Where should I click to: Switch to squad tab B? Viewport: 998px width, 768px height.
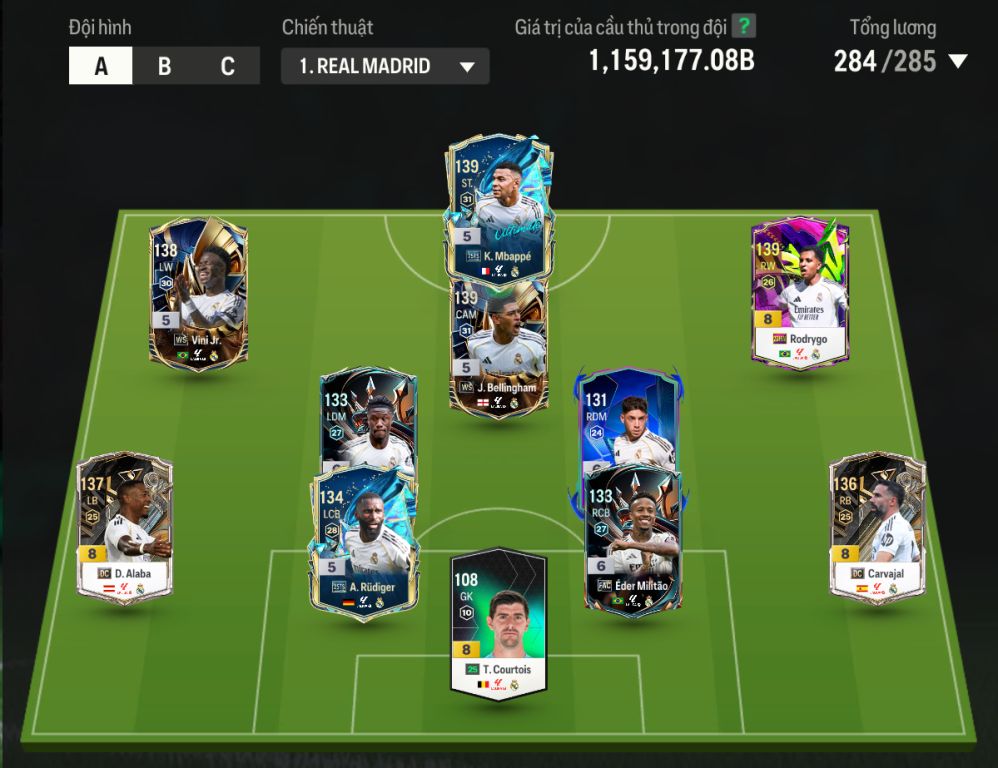pos(164,67)
